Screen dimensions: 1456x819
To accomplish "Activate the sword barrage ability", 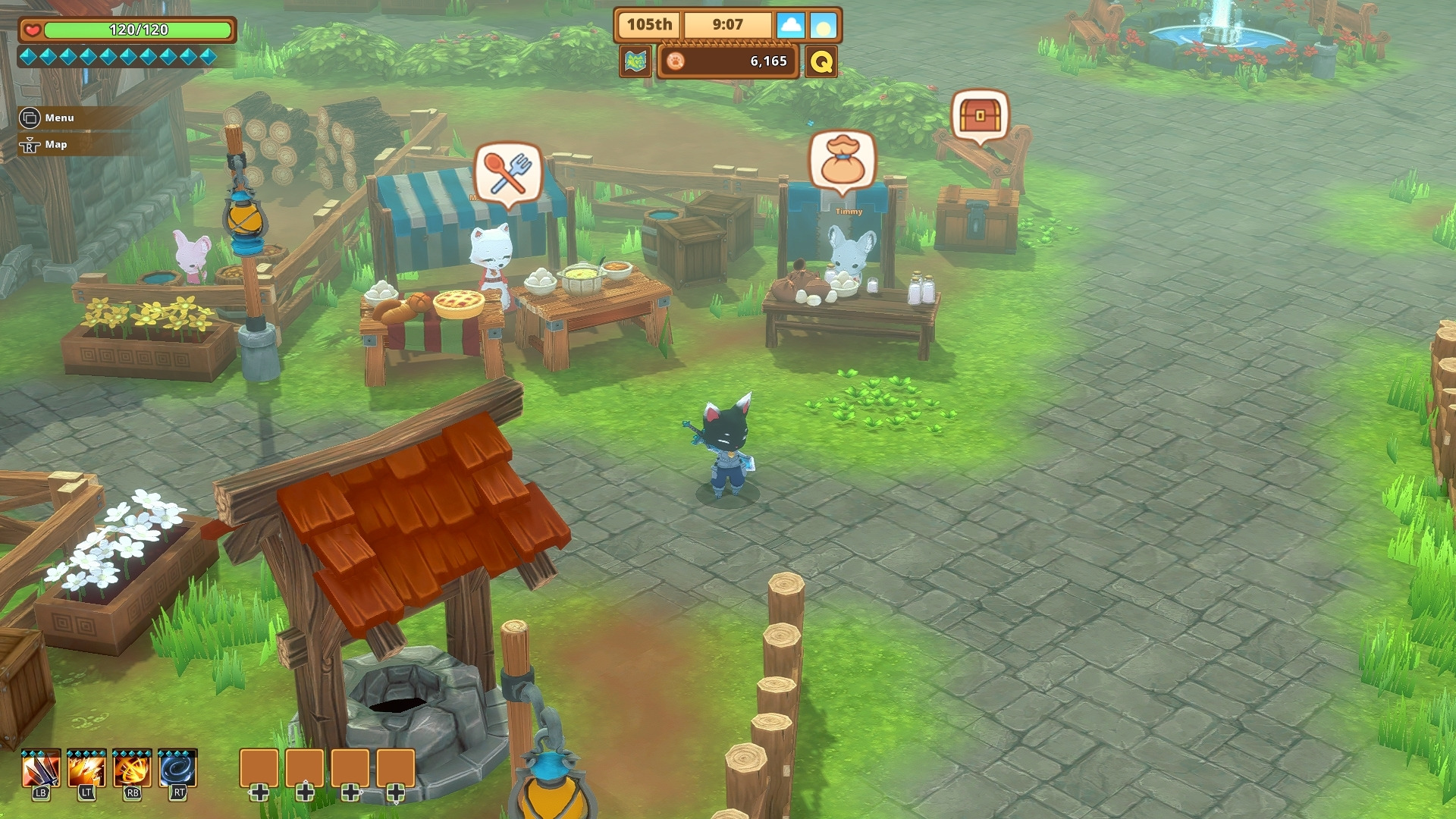I will tap(41, 769).
